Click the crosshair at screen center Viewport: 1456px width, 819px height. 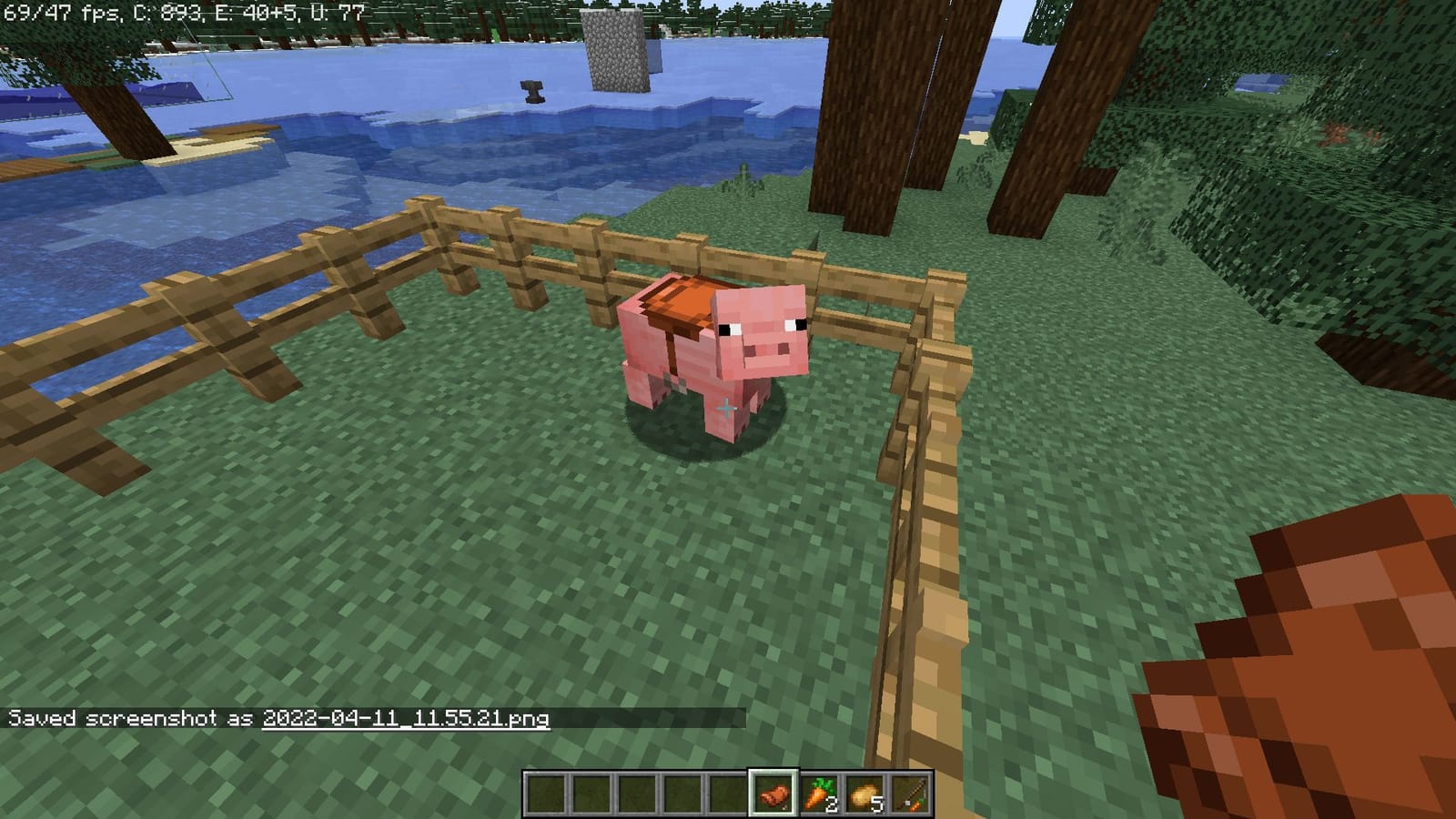725,409
